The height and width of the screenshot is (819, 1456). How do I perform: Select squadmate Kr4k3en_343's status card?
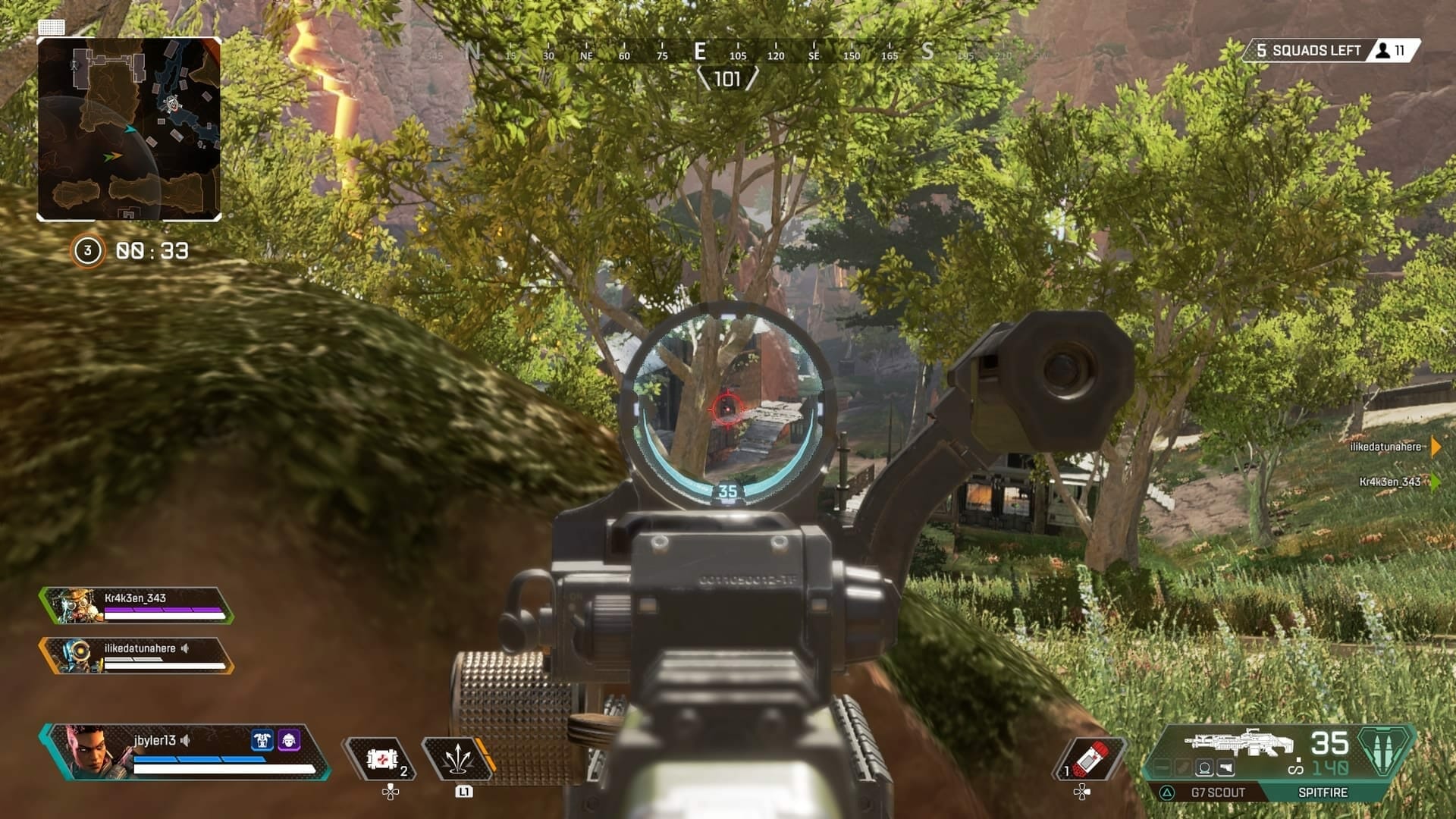pyautogui.click(x=136, y=606)
